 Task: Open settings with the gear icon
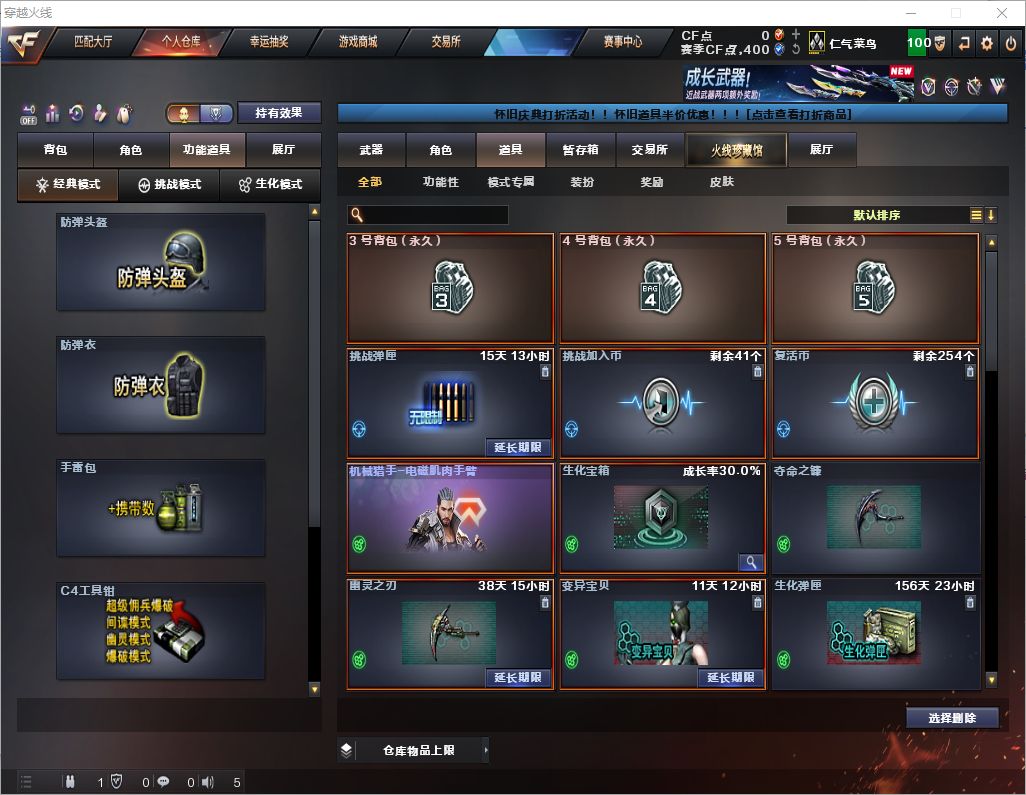click(987, 43)
